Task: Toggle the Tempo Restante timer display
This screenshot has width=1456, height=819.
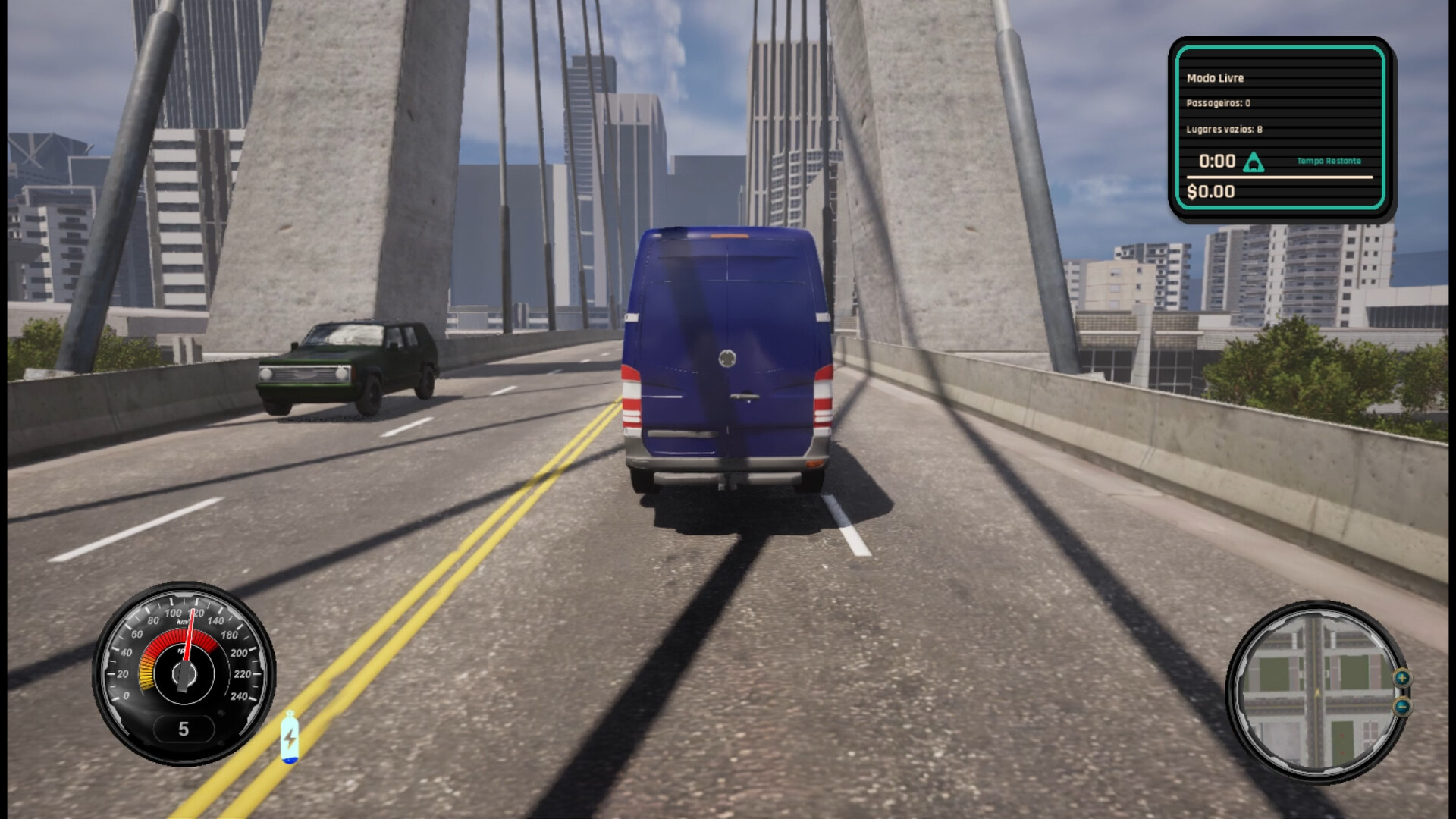Action: coord(1329,162)
